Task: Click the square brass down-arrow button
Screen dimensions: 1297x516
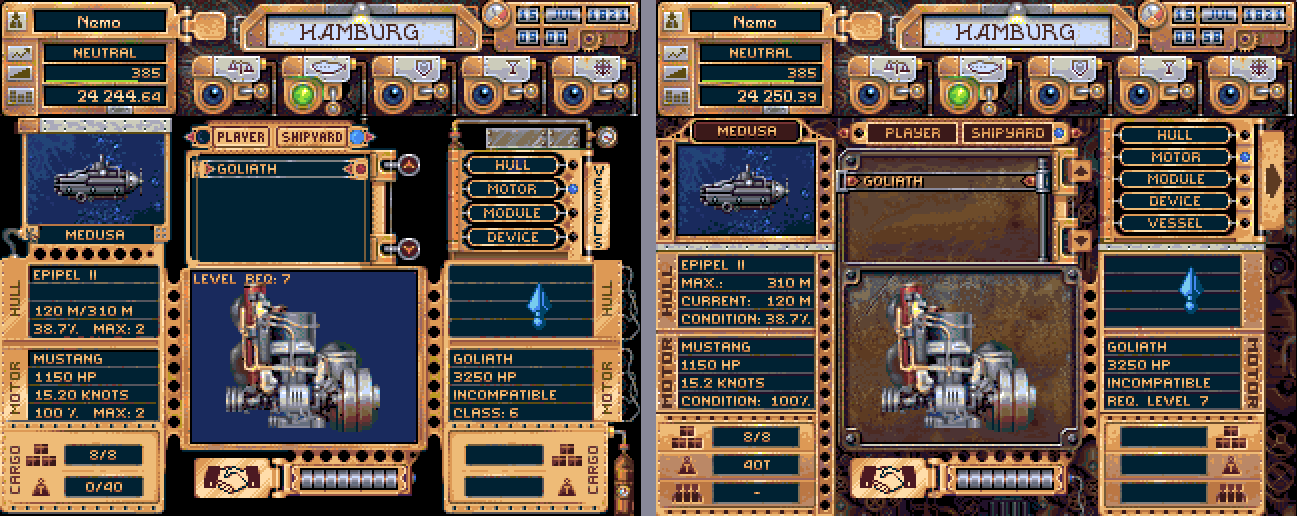Action: click(x=1078, y=239)
